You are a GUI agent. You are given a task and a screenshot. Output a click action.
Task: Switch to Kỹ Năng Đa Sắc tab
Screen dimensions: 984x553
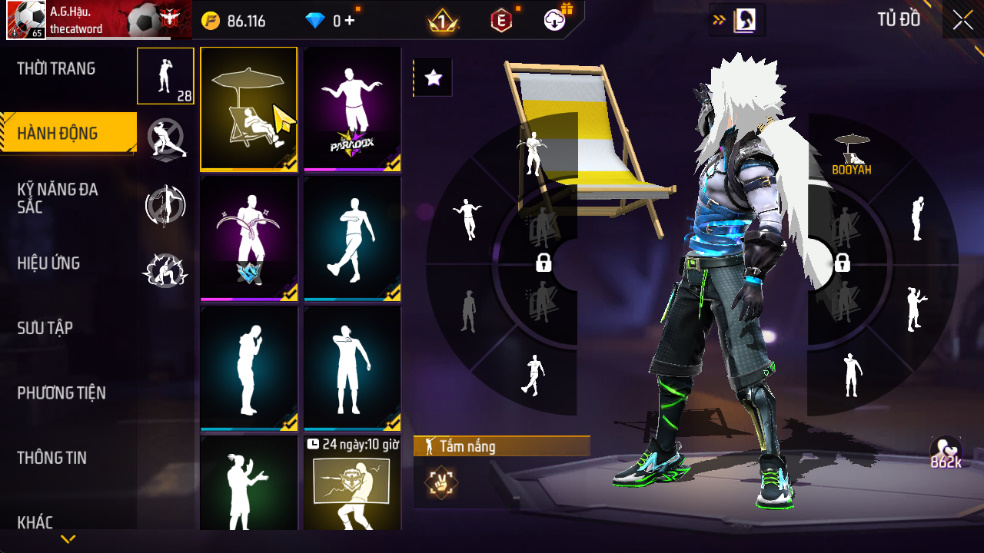pyautogui.click(x=58, y=197)
